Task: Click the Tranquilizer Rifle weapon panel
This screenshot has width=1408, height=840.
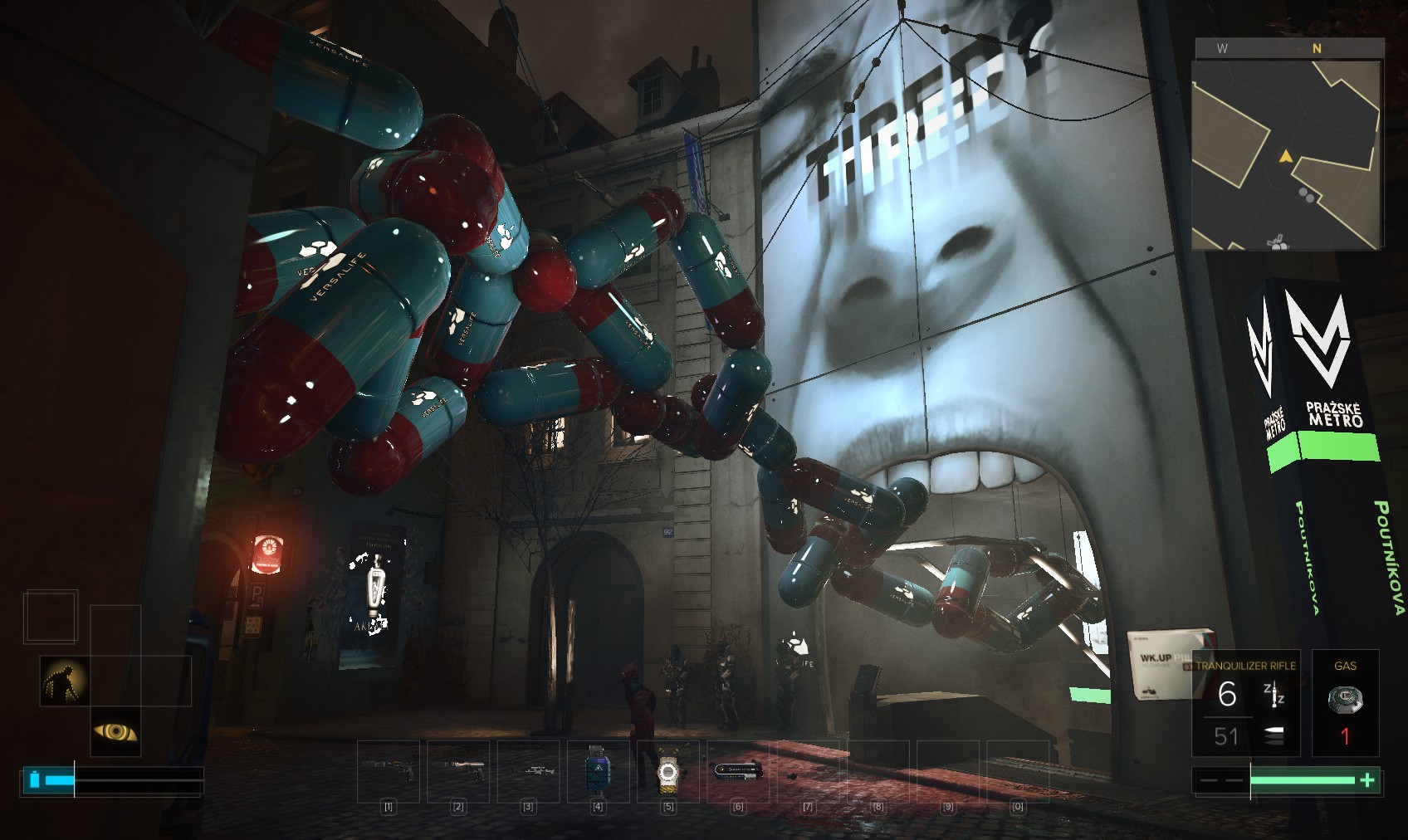Action: [x=1245, y=703]
